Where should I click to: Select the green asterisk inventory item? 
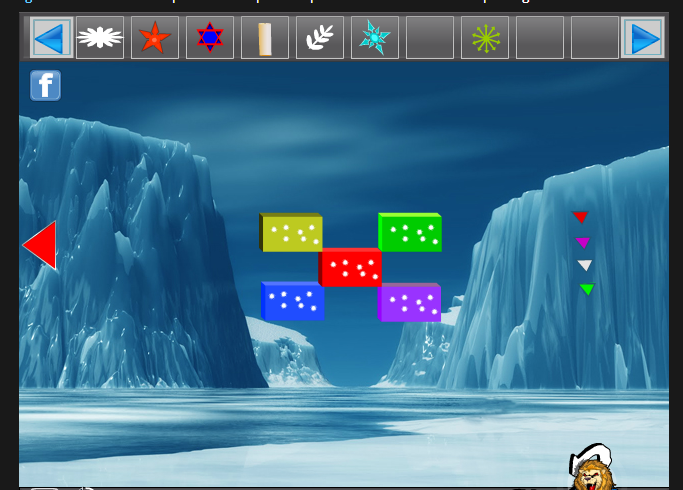[485, 38]
